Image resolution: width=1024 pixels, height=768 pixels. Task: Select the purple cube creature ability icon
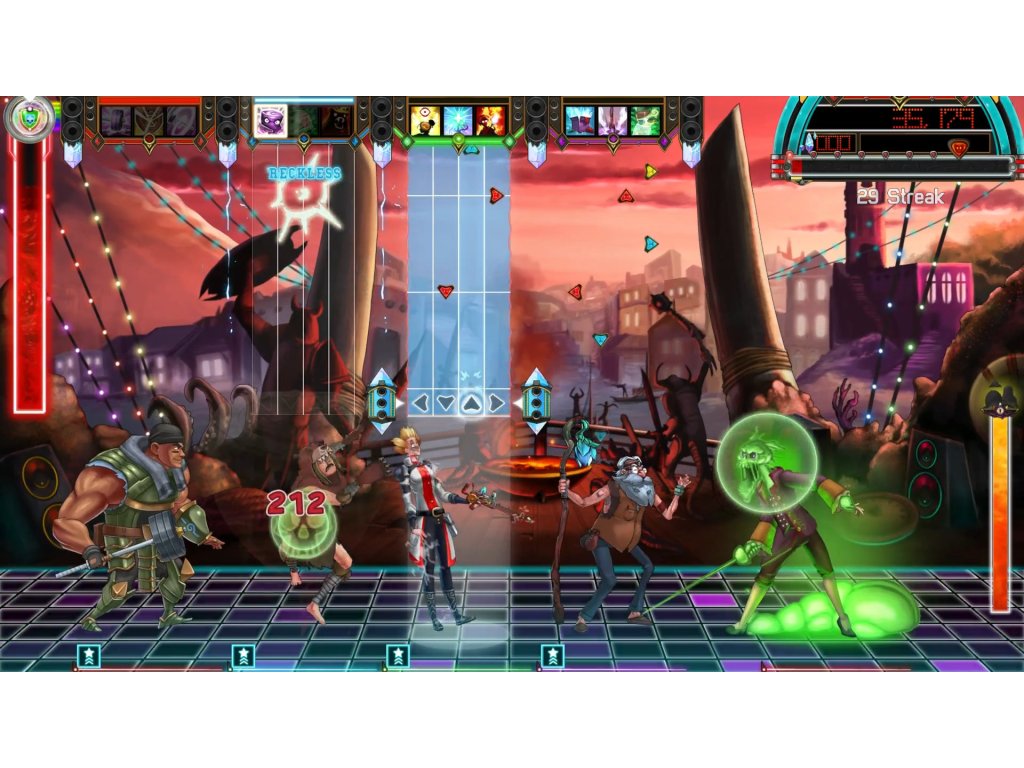(x=270, y=120)
